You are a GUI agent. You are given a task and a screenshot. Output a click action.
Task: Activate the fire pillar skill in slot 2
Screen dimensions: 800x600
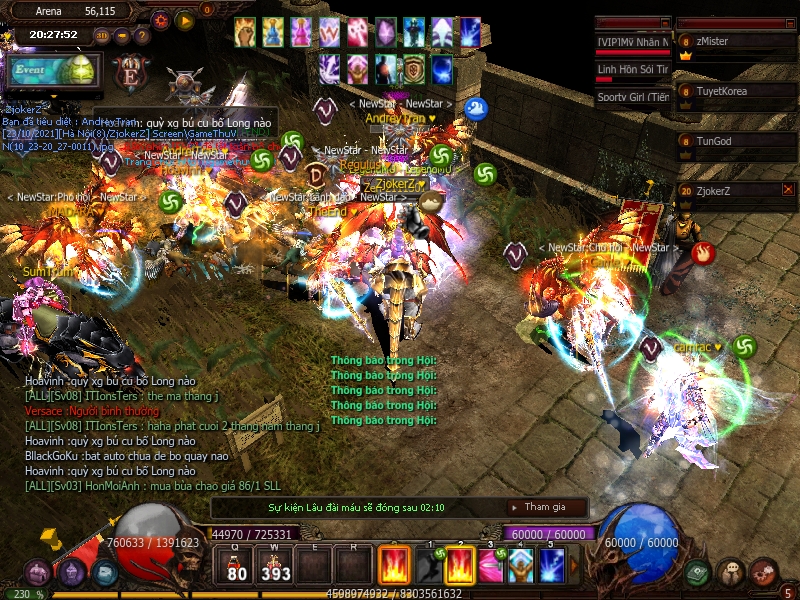(460, 566)
